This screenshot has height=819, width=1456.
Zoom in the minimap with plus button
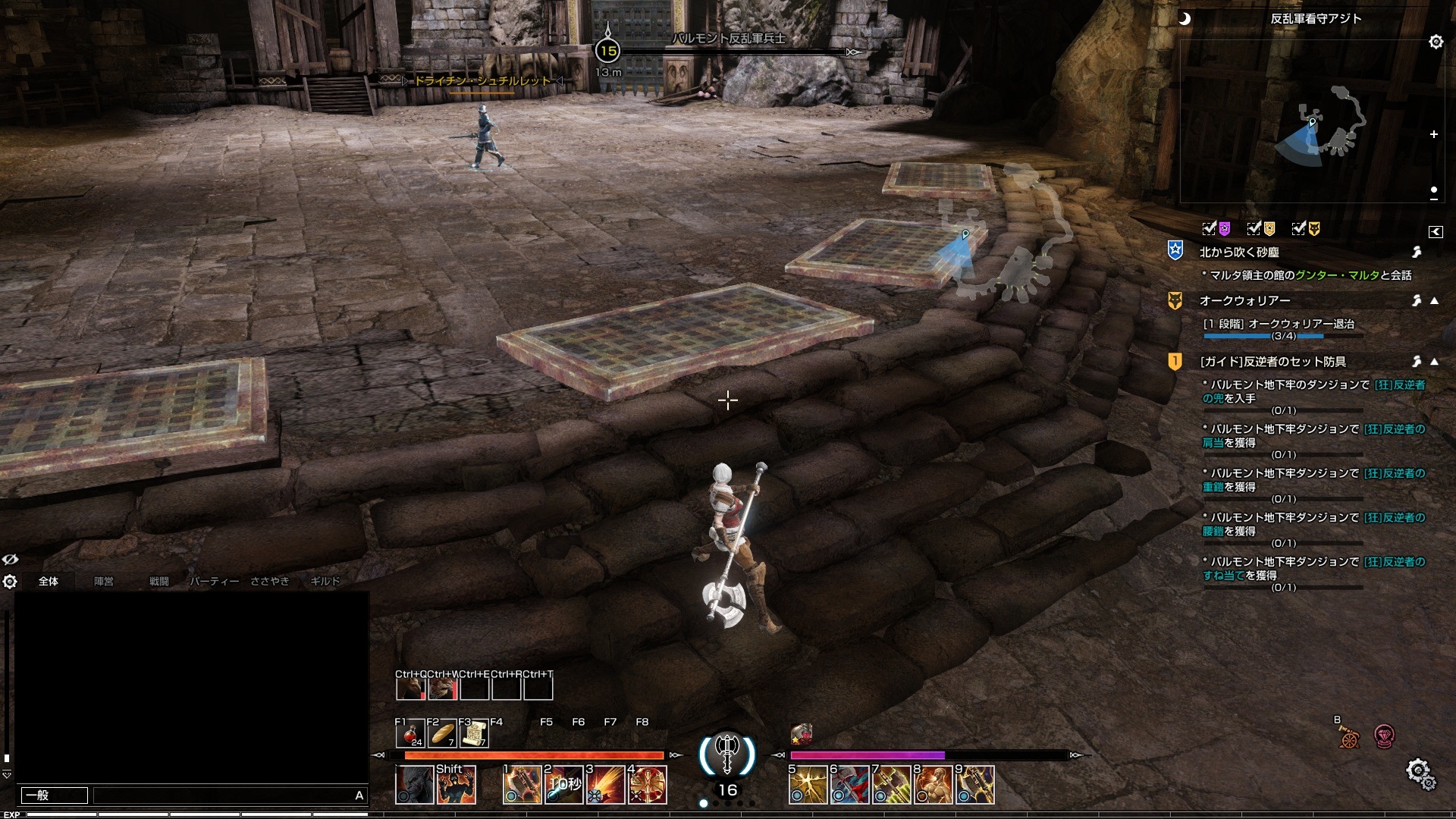(x=1434, y=134)
